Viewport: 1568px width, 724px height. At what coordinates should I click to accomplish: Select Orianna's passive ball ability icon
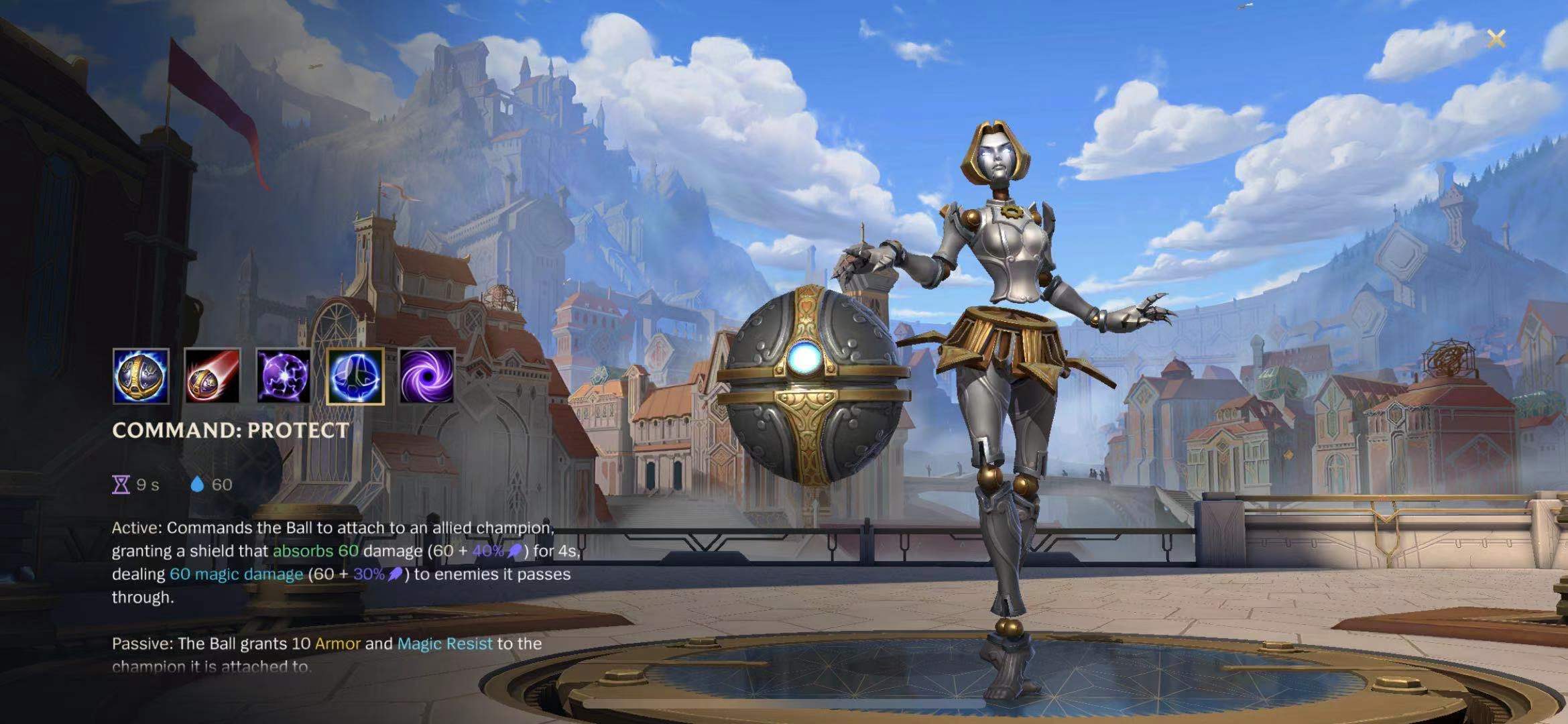141,376
